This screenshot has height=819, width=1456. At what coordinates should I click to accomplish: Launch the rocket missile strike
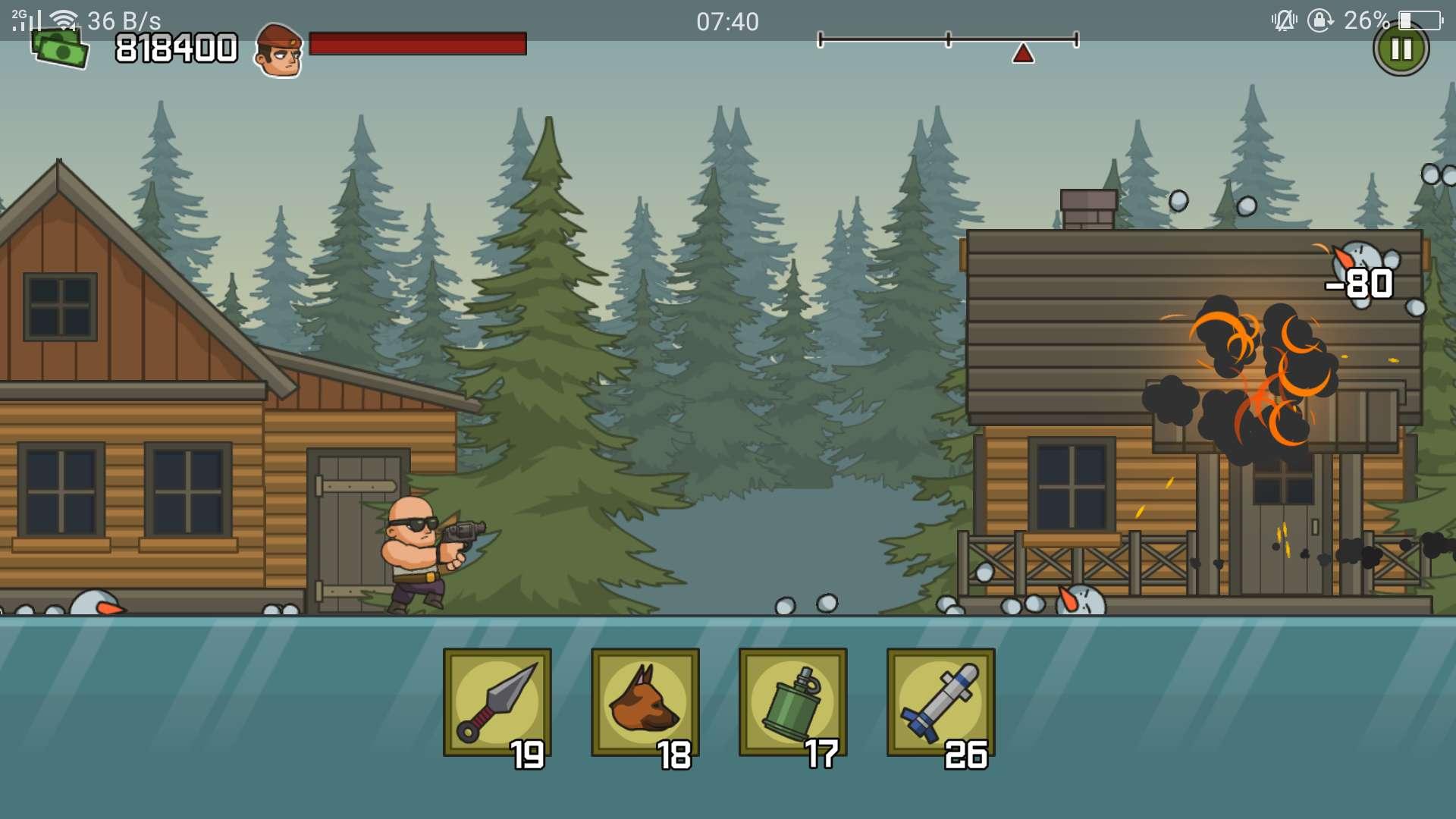(940, 702)
